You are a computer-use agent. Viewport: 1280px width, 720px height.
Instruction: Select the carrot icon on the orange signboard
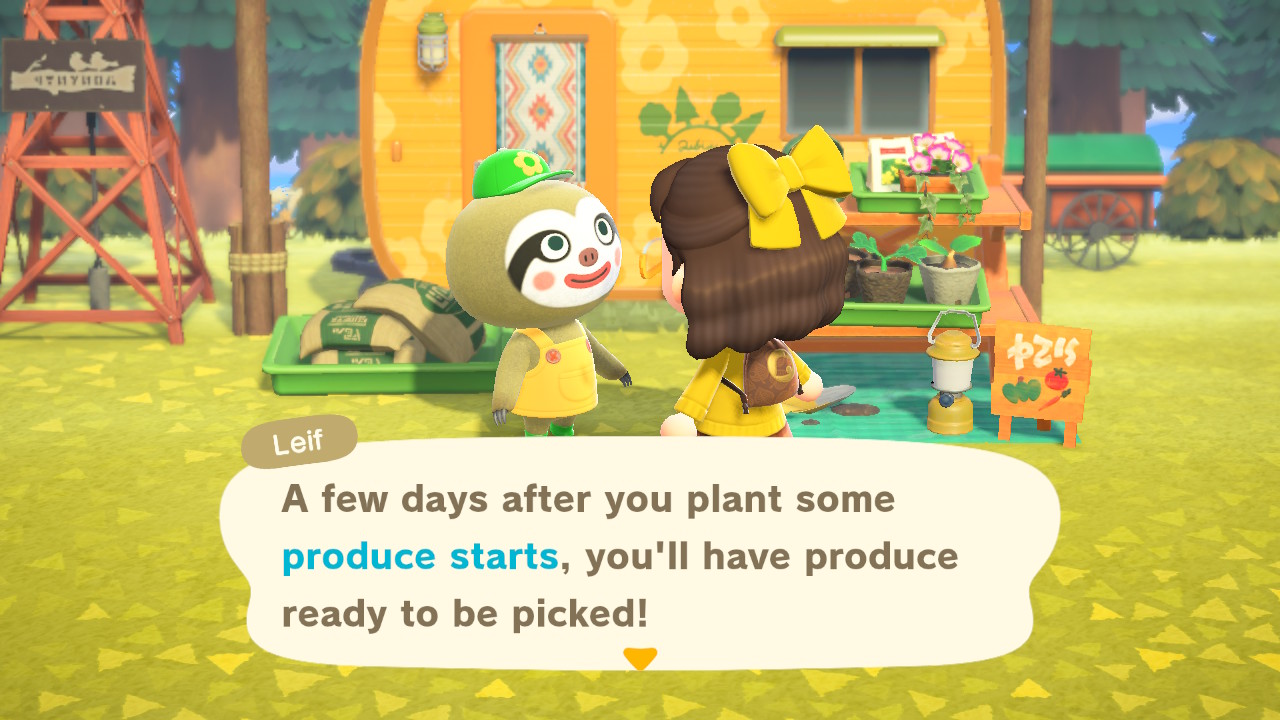(1050, 402)
